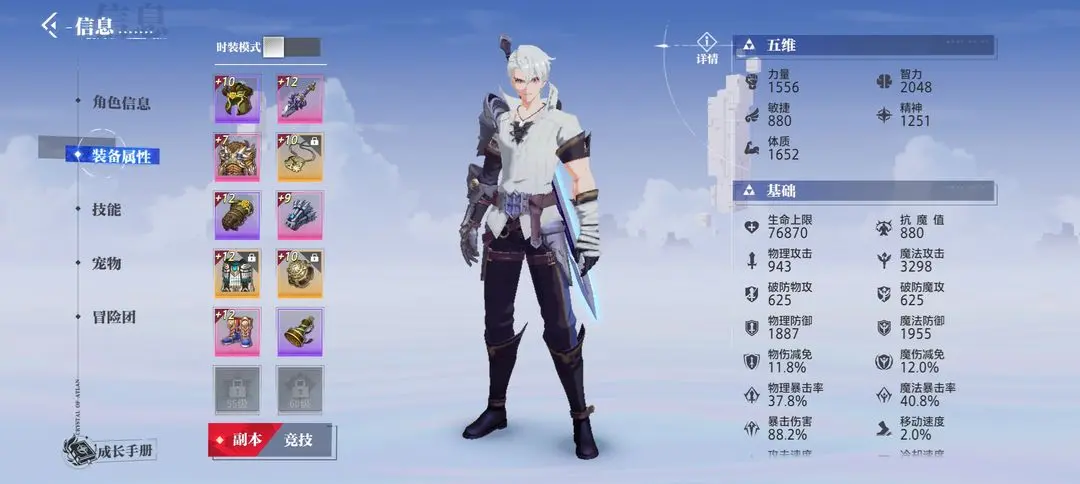
Task: Select the +12 leg armor slot
Action: pyautogui.click(x=237, y=273)
